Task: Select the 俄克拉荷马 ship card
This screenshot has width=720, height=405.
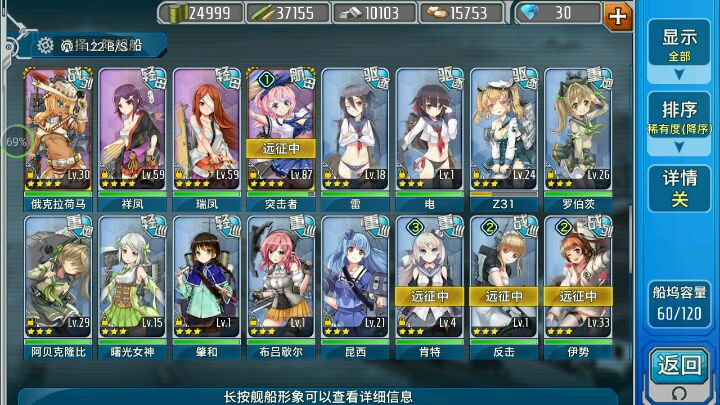Action: point(57,132)
